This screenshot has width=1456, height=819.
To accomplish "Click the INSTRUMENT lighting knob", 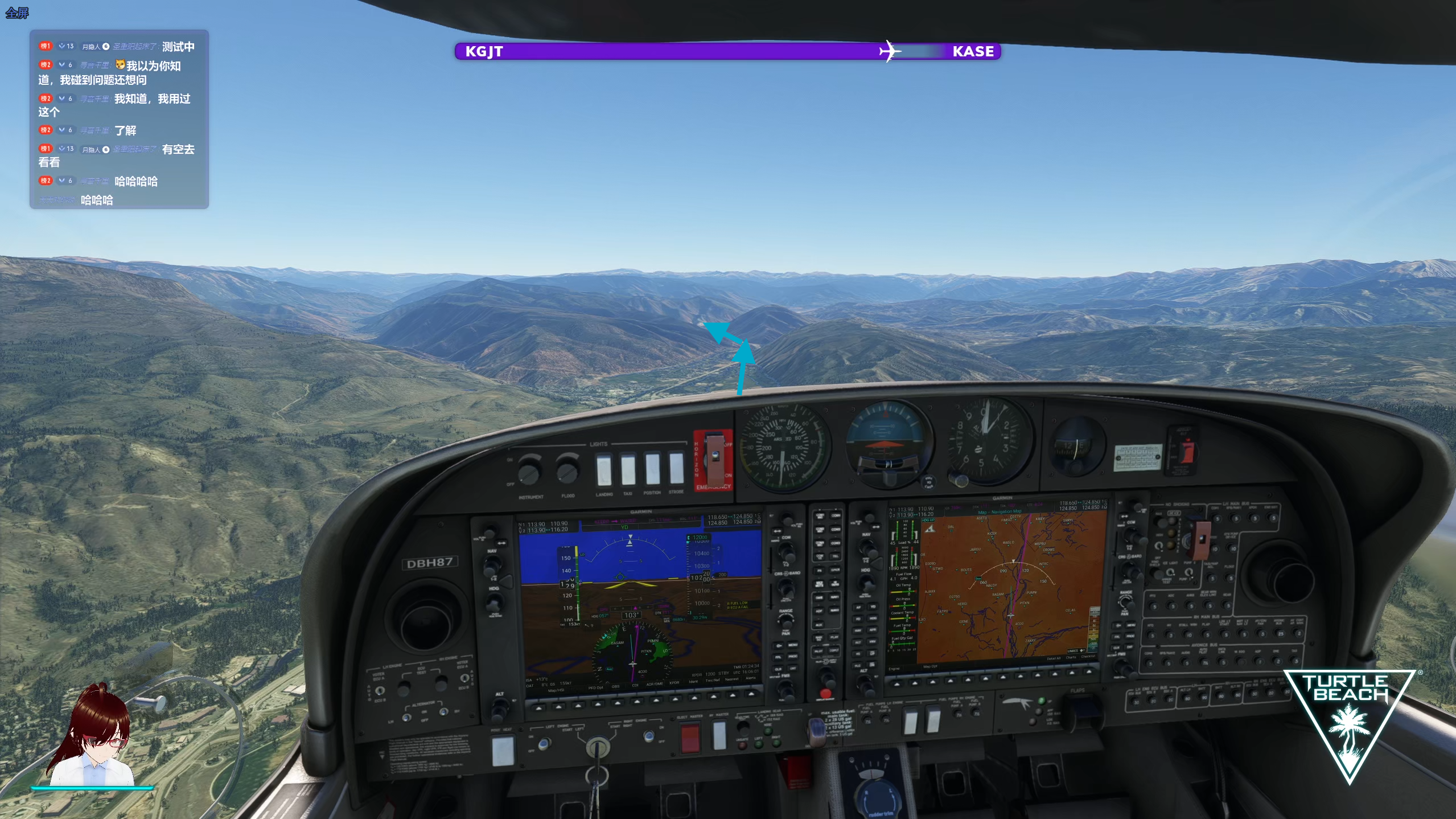I will click(529, 472).
